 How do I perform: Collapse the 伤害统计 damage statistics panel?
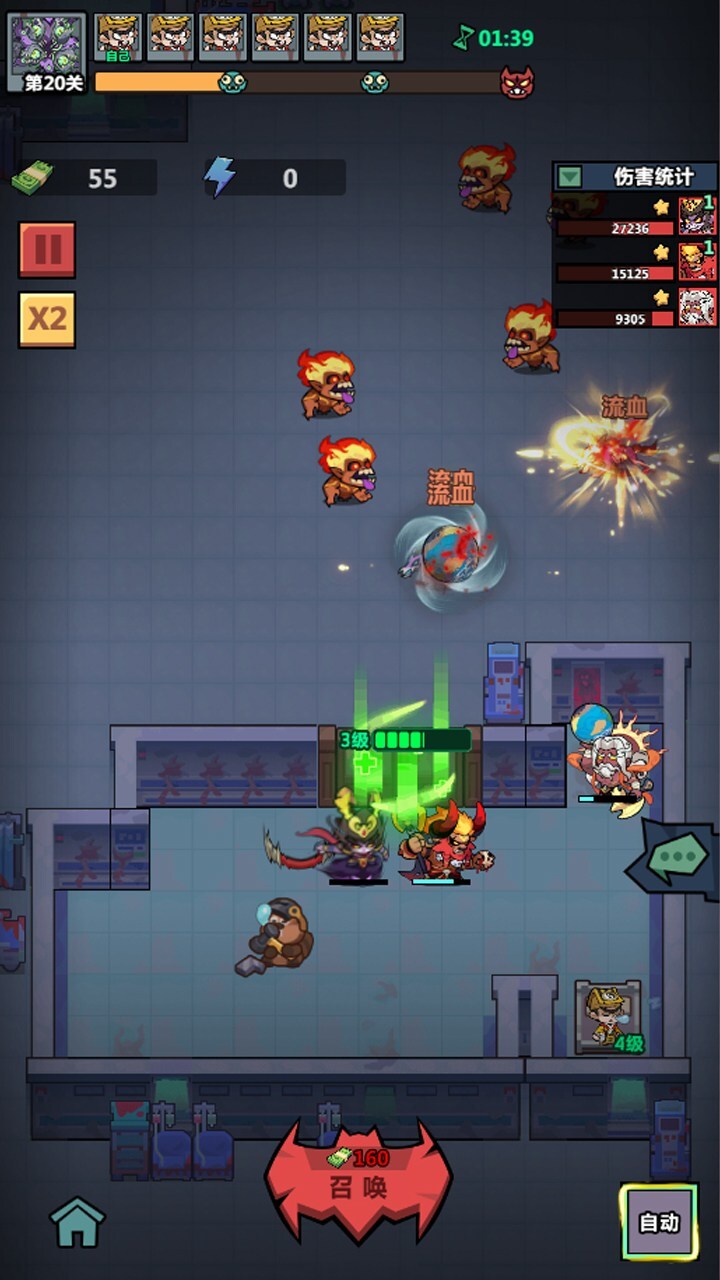569,177
